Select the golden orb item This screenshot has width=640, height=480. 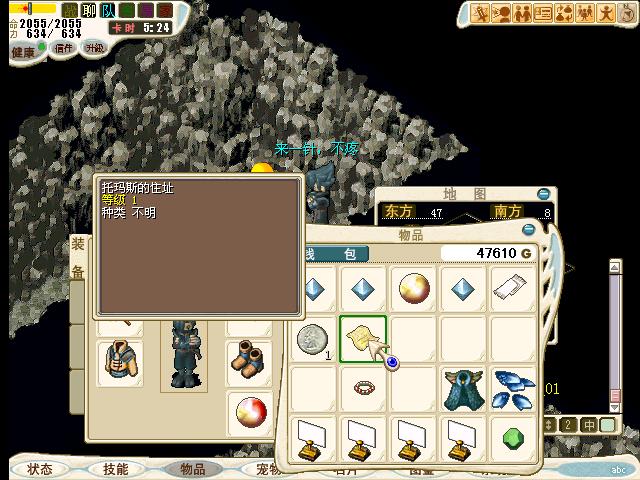(x=413, y=289)
